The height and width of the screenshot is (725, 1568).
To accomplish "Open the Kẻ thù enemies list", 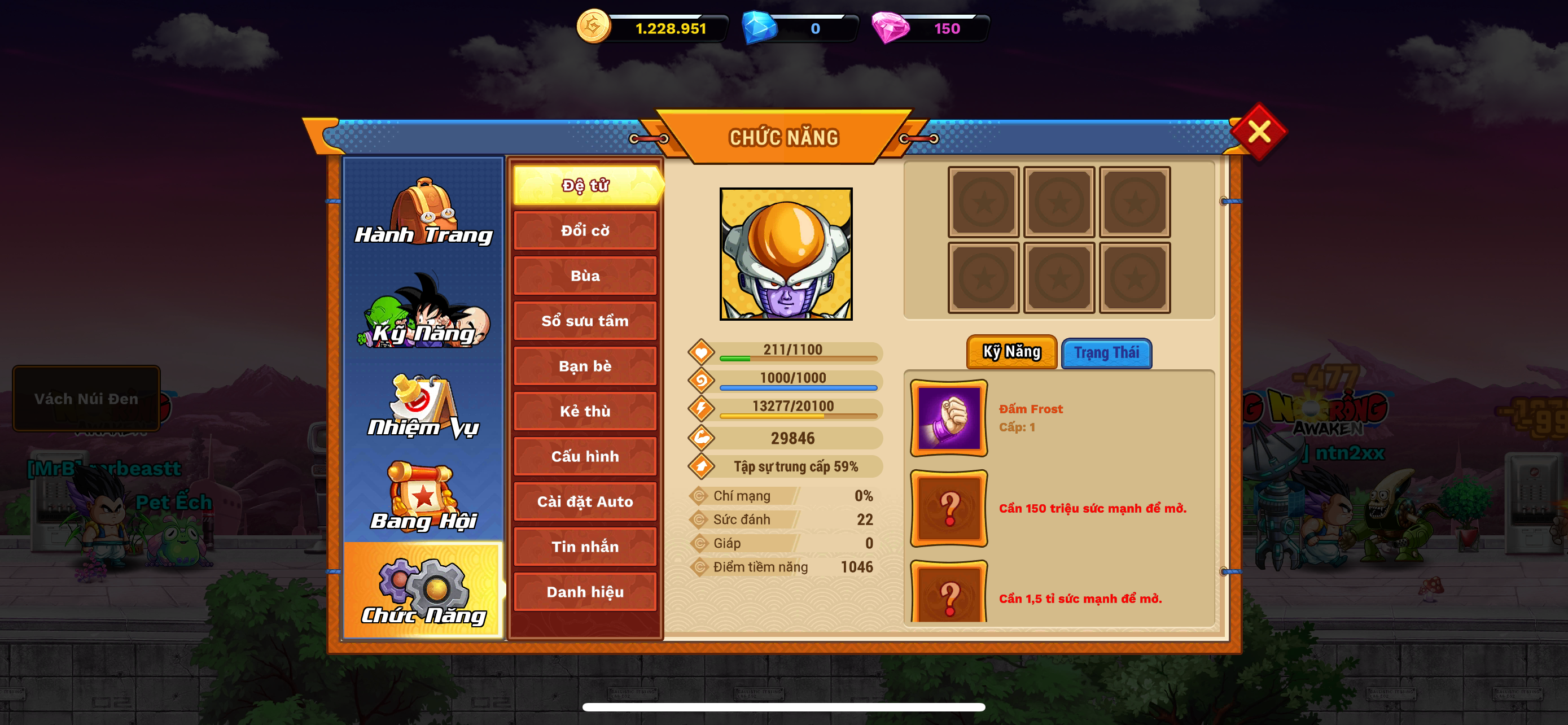I will click(x=585, y=412).
